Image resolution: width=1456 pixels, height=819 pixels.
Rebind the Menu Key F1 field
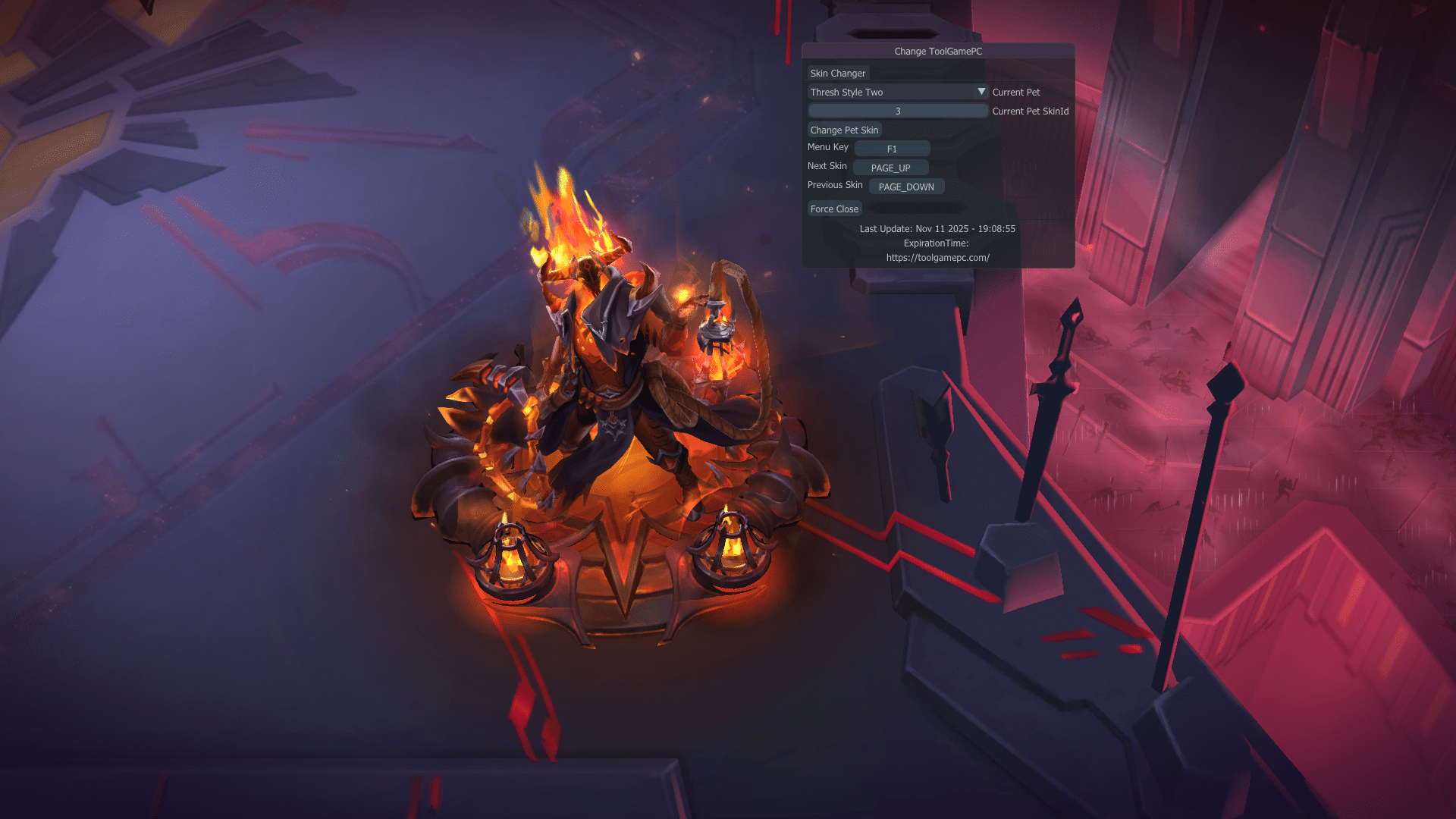tap(892, 149)
